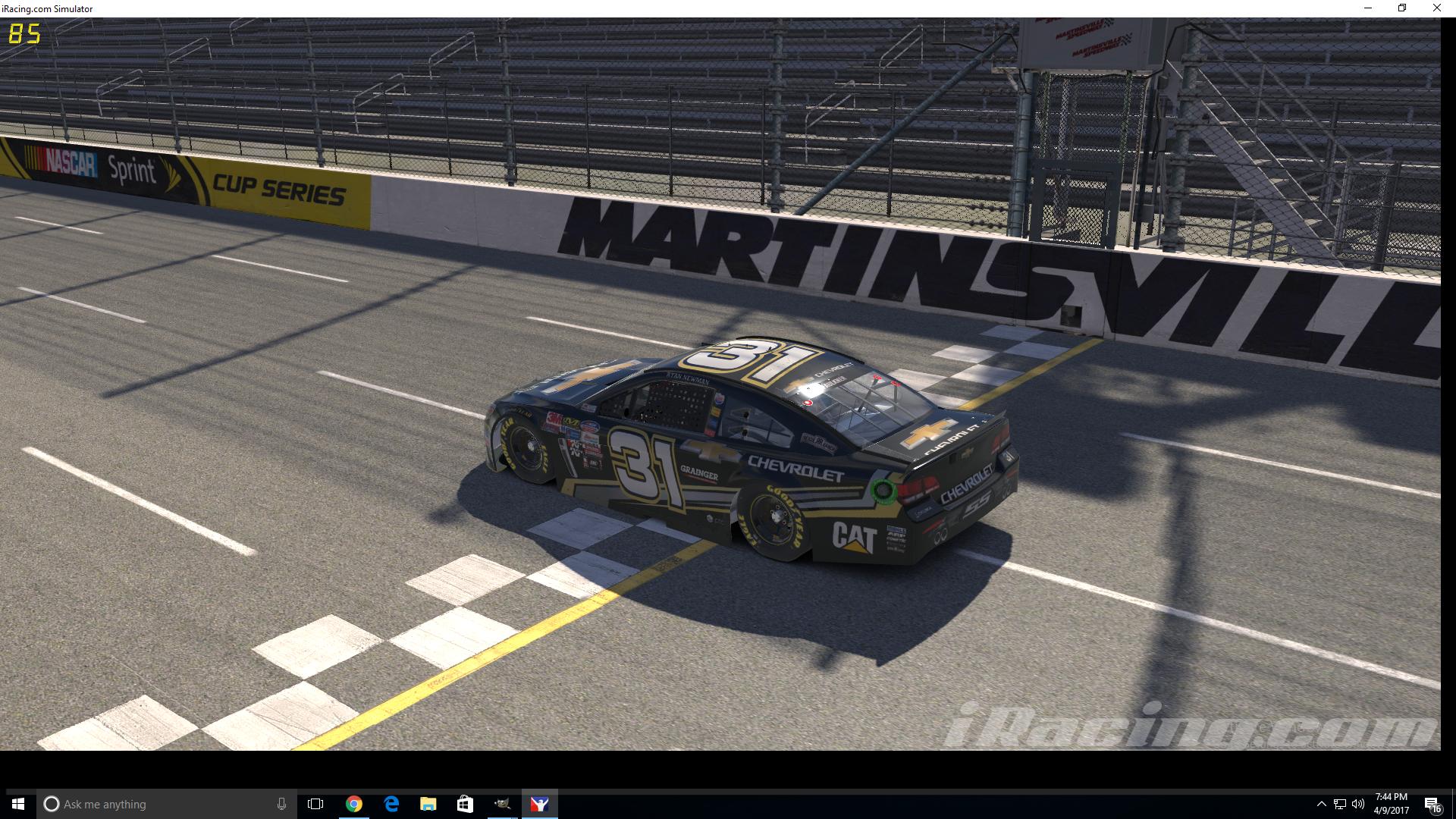1456x819 pixels.
Task: Activate the Cortana voice input microphone
Action: 281,804
